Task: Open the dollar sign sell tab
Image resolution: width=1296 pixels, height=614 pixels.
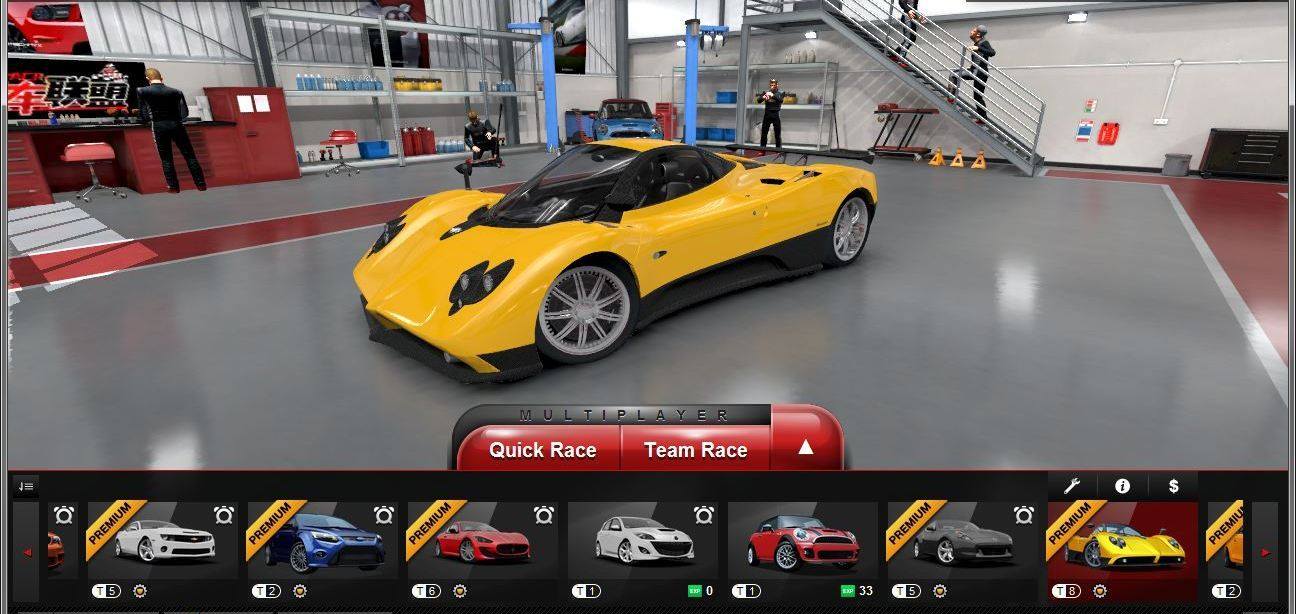Action: [1173, 486]
